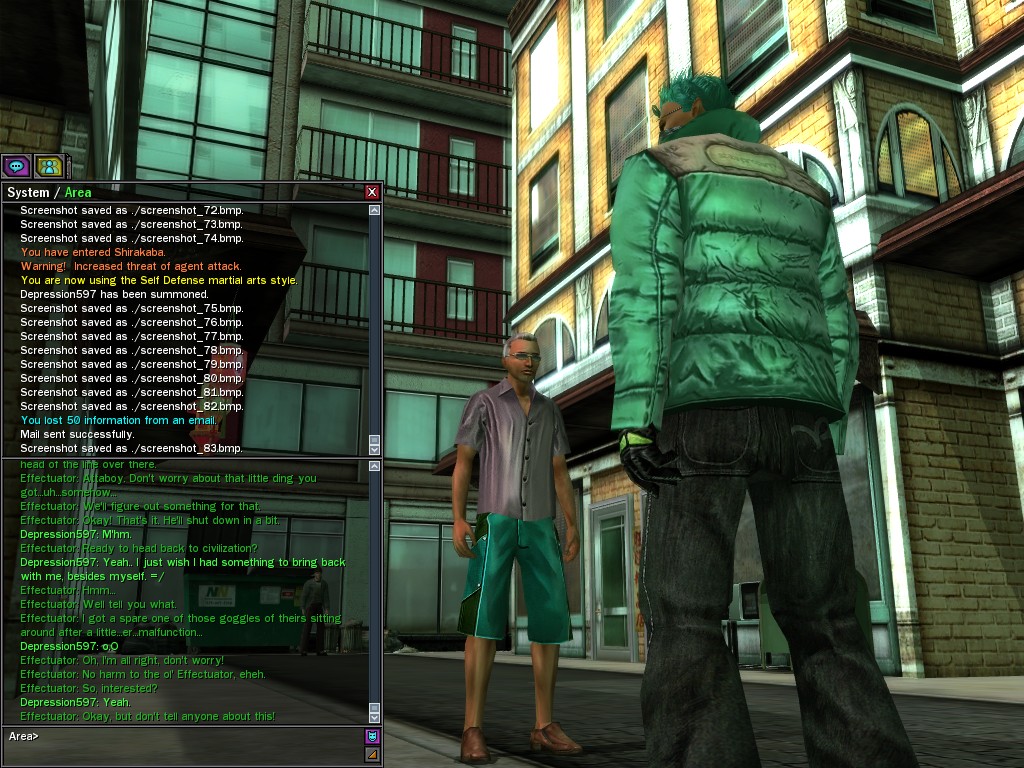Close the System / Area chat window
This screenshot has width=1024, height=768.
coord(372,192)
